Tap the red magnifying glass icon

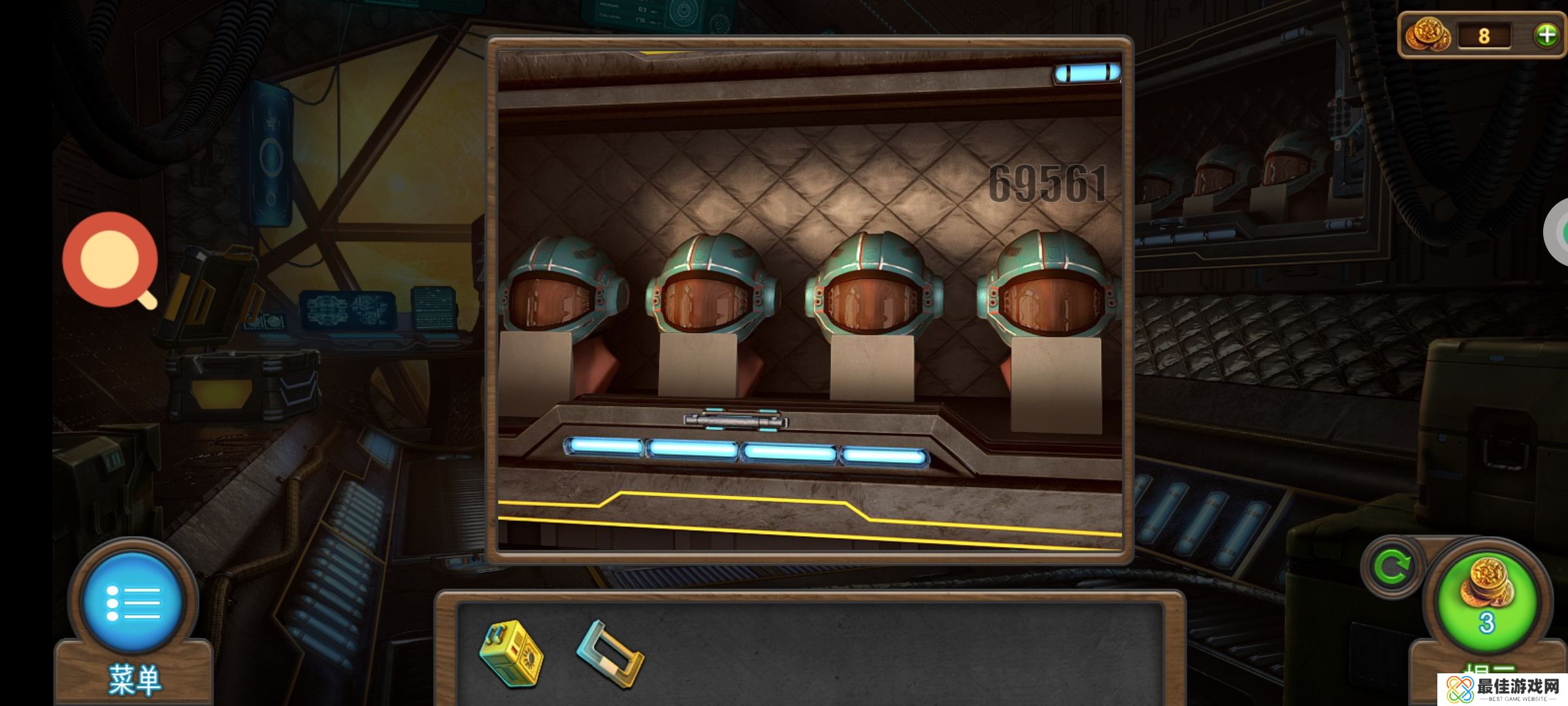pos(110,260)
